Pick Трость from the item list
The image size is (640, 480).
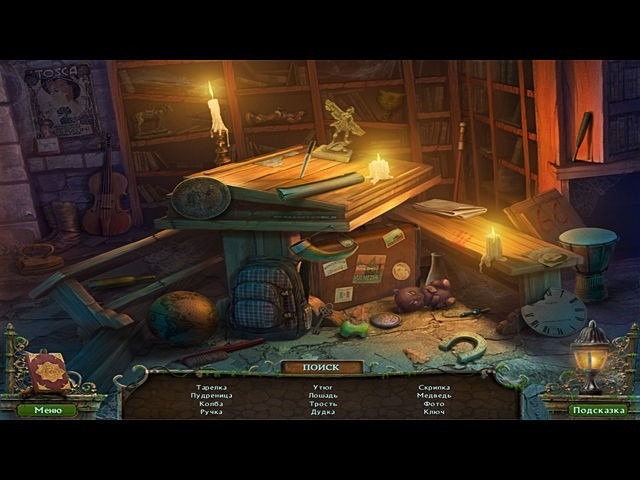click(x=322, y=403)
